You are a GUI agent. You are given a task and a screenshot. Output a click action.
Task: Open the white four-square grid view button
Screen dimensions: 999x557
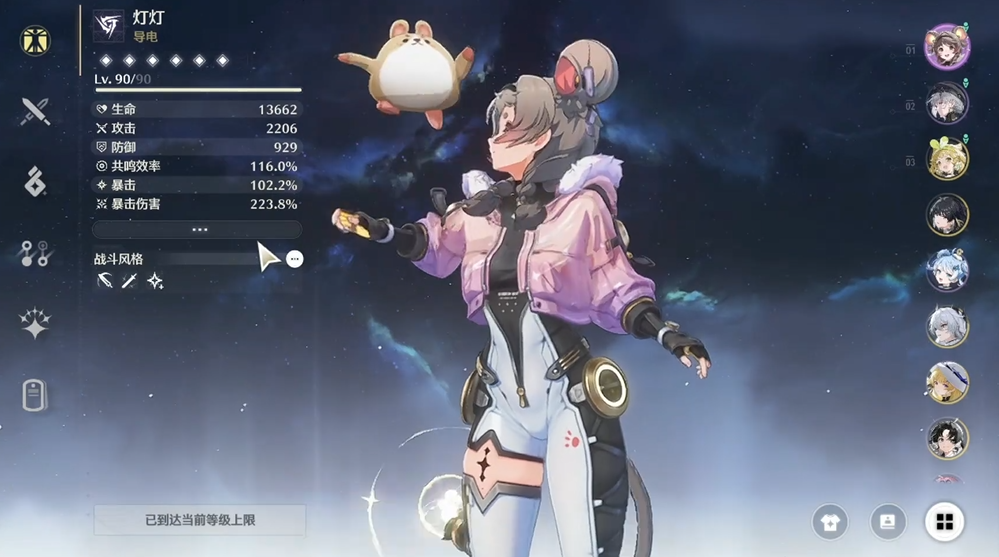944,521
